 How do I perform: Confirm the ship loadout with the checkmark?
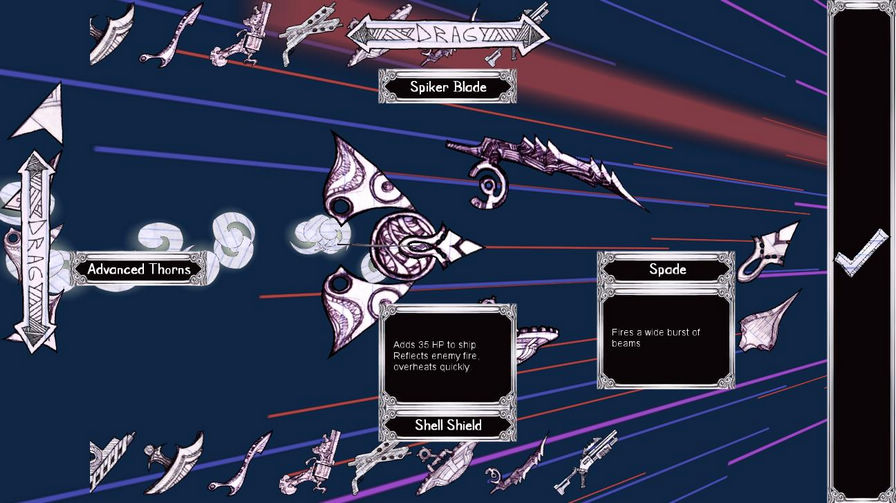860,253
